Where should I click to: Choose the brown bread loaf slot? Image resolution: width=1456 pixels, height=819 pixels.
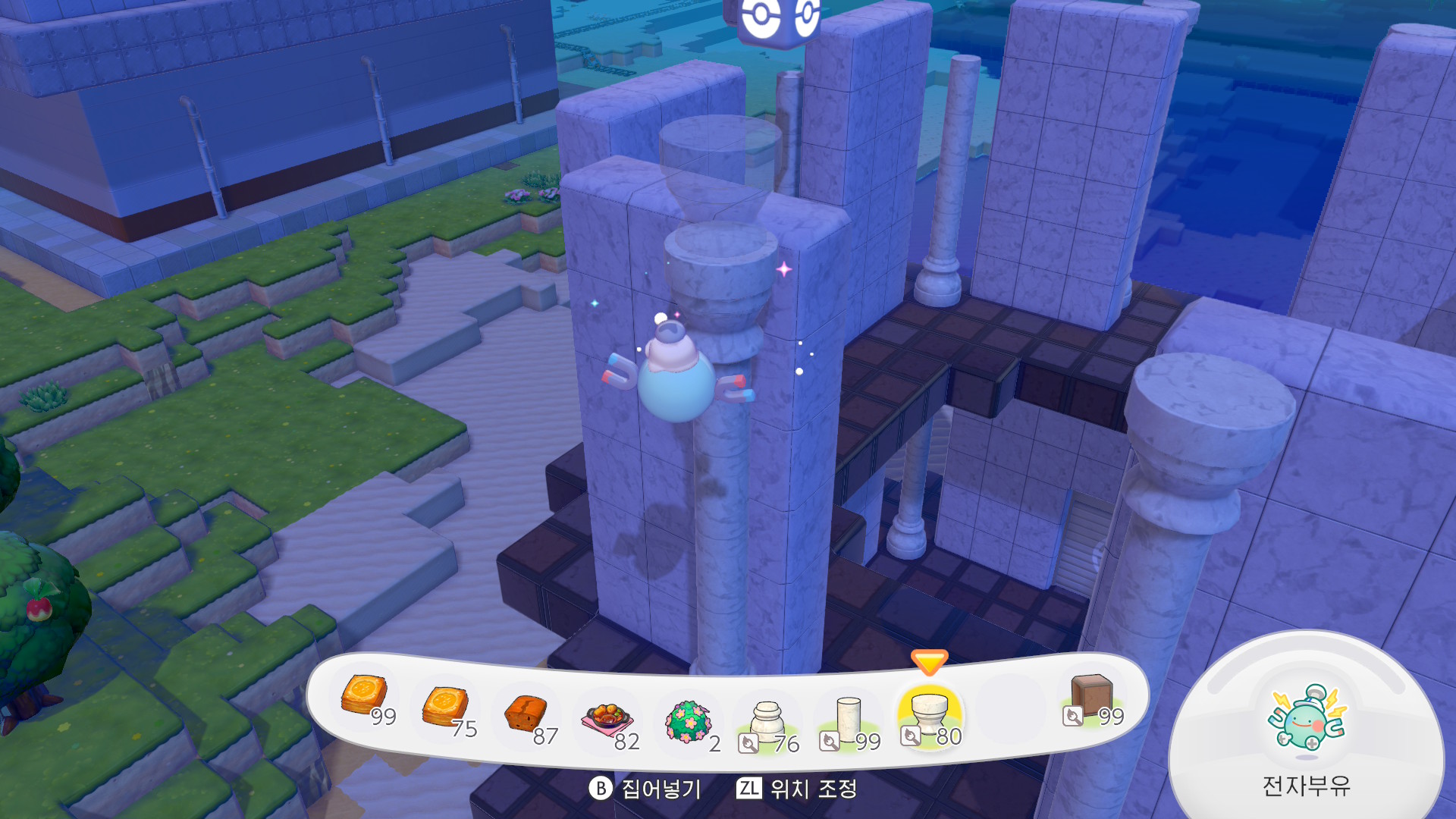click(x=527, y=714)
